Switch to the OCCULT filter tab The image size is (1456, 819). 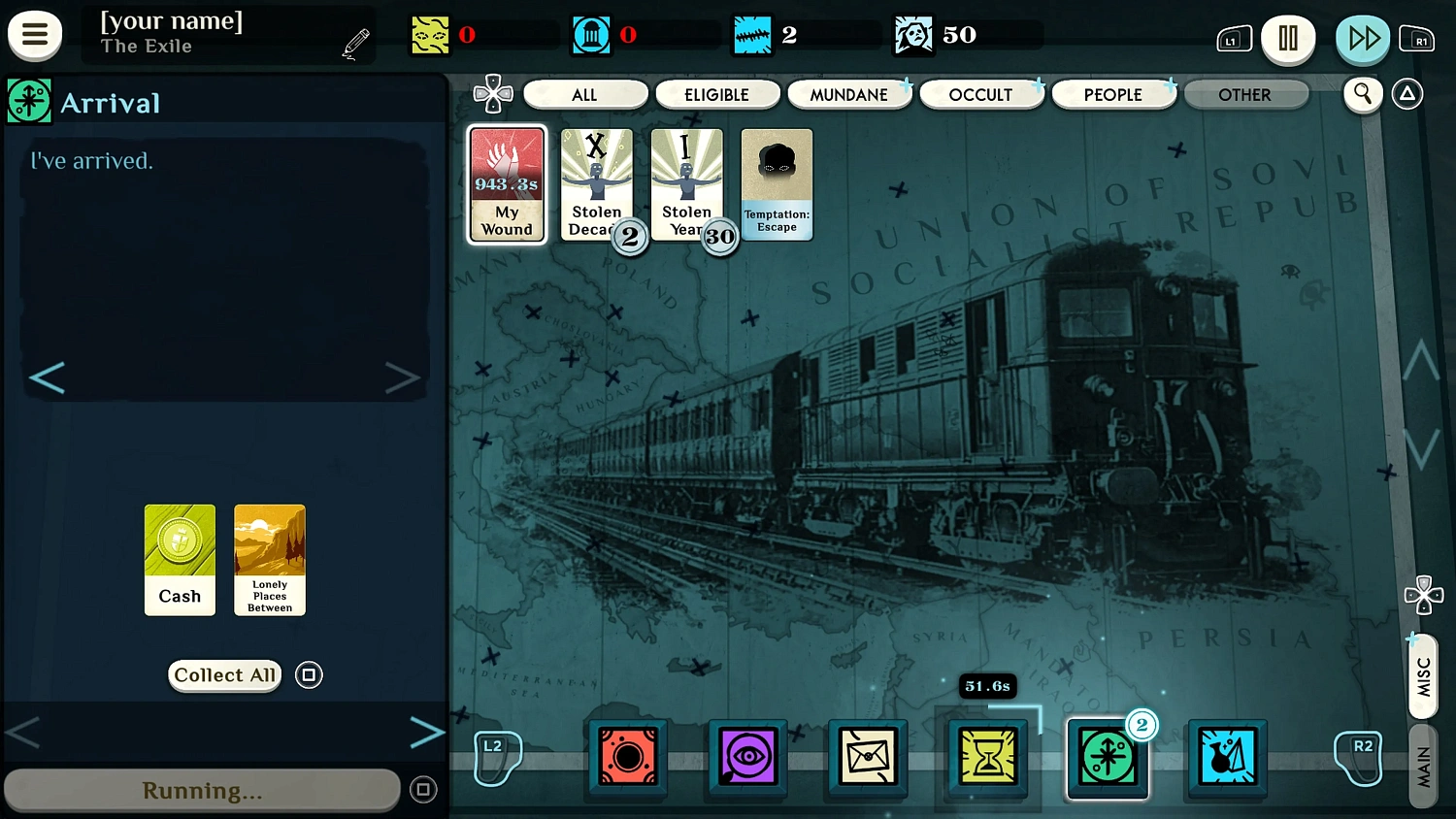[981, 94]
